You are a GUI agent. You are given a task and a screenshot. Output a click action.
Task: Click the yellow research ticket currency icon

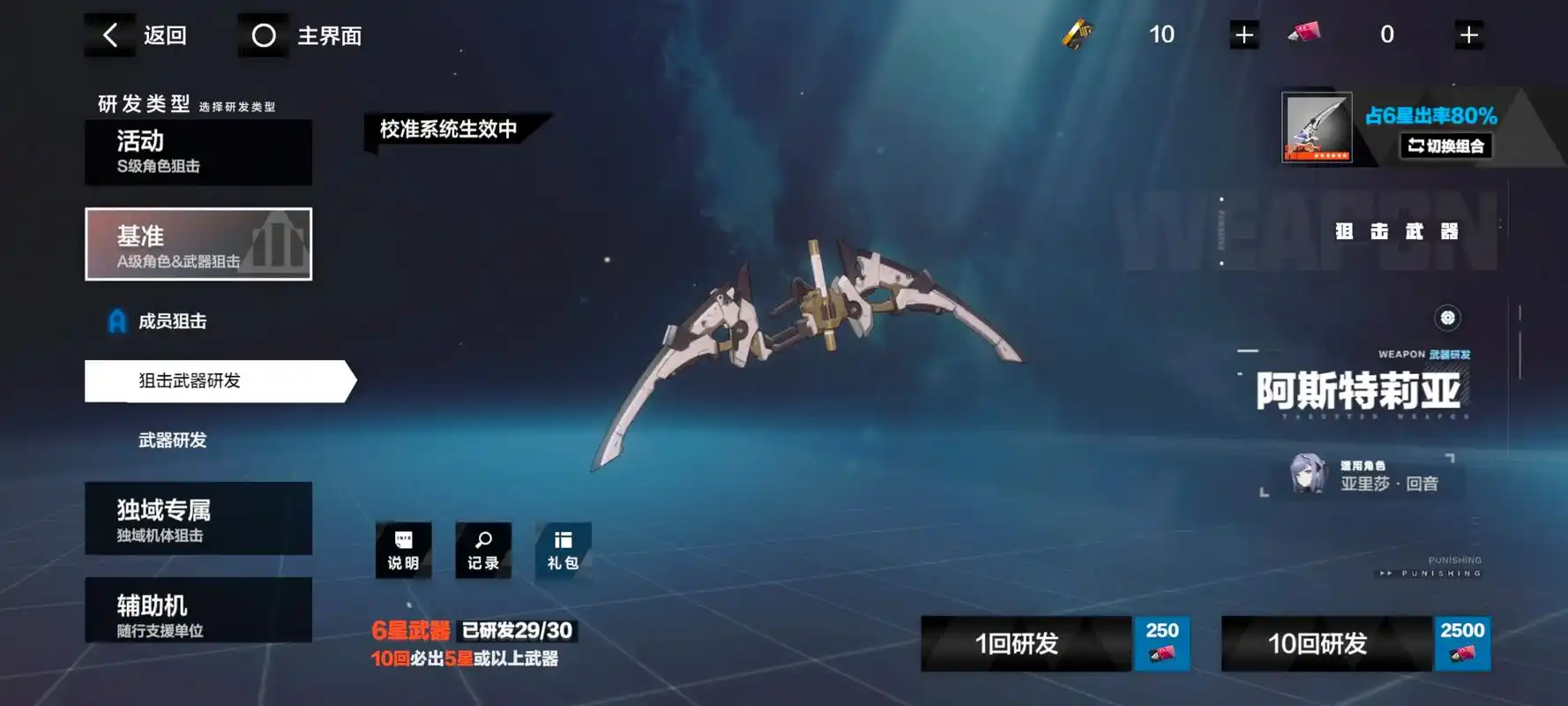pyautogui.click(x=1078, y=35)
